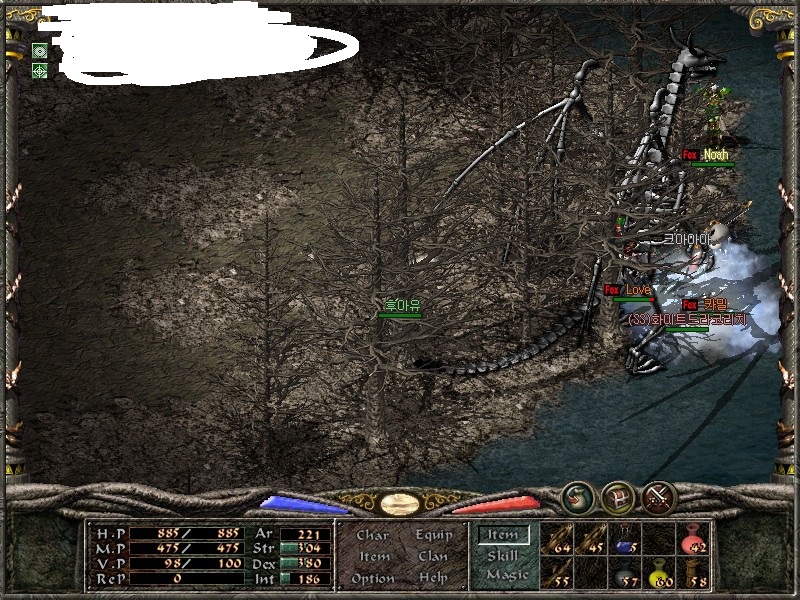Select the quickslot item stacked at 45
800x600 pixels.
592,539
